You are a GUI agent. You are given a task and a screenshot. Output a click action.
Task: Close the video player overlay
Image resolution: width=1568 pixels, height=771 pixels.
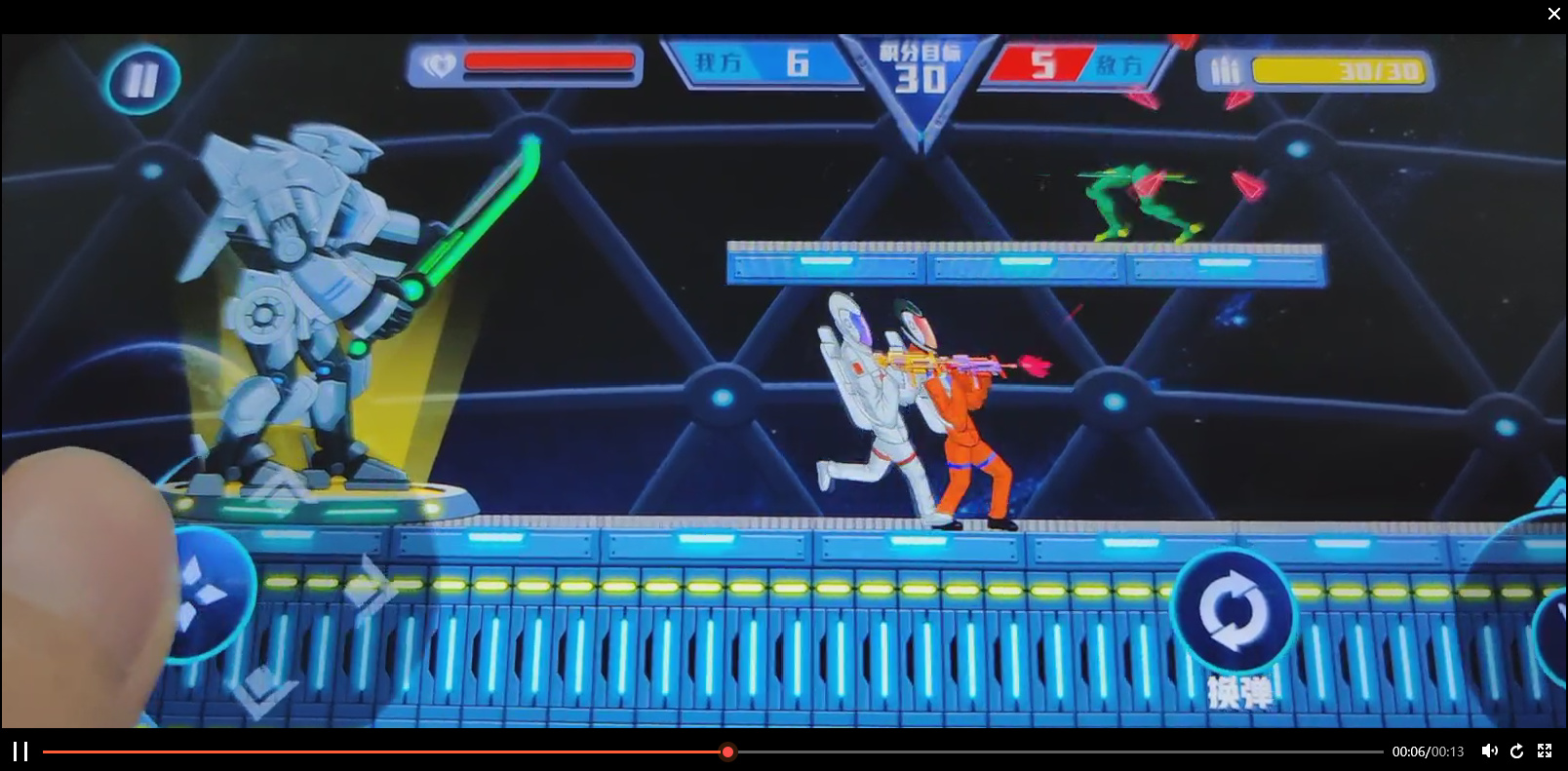click(1553, 14)
